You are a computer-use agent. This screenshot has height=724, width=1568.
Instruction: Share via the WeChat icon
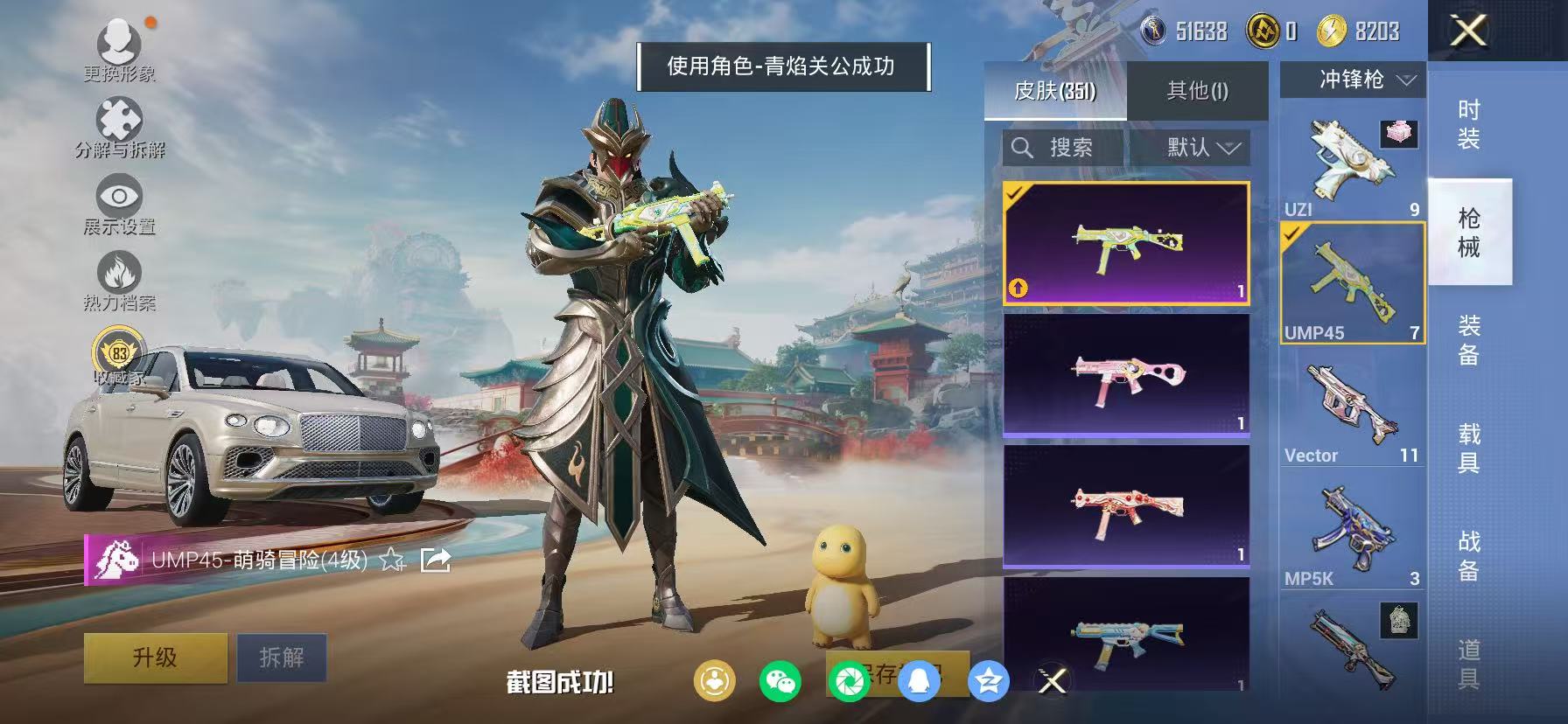pyautogui.click(x=780, y=680)
